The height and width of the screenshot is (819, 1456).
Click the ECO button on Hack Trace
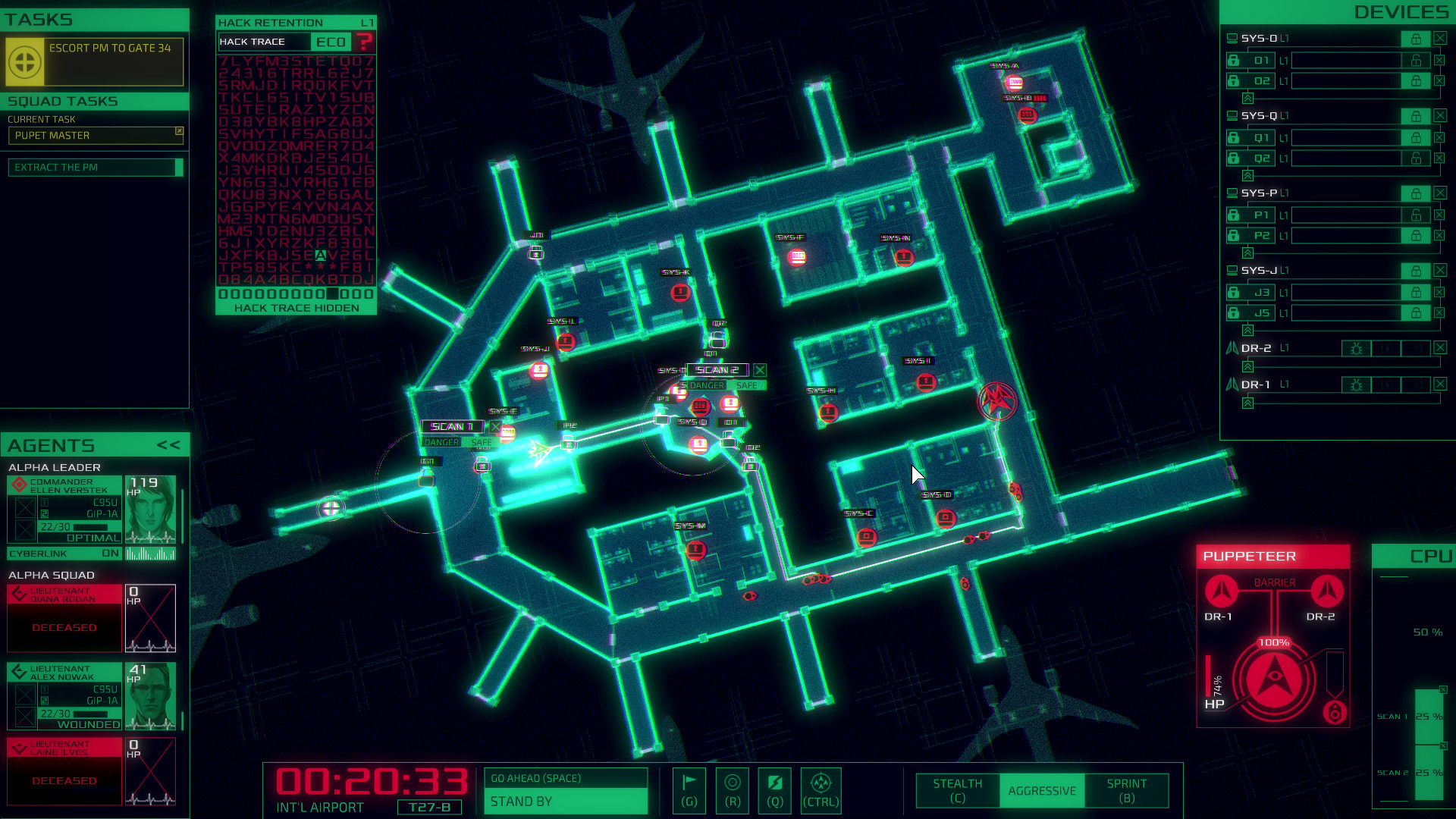331,42
